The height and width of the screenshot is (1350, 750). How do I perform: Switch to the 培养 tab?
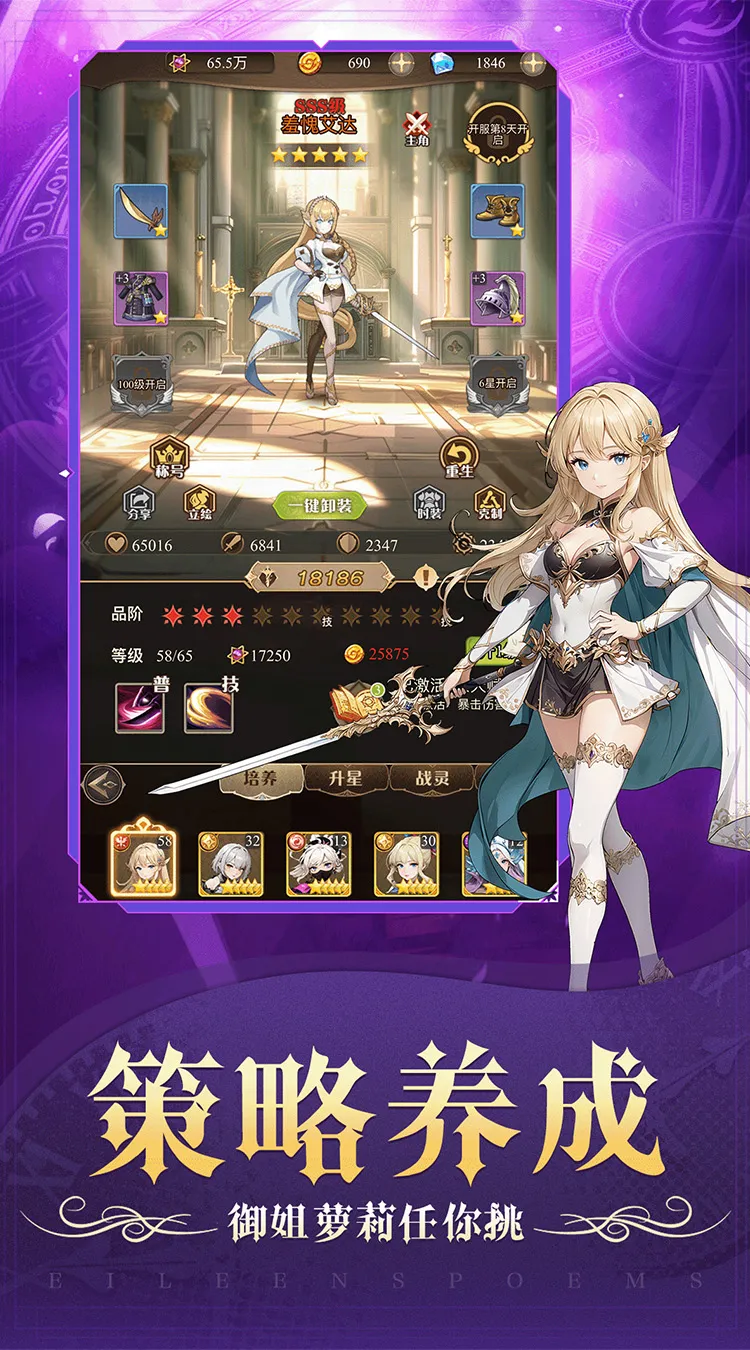click(260, 778)
